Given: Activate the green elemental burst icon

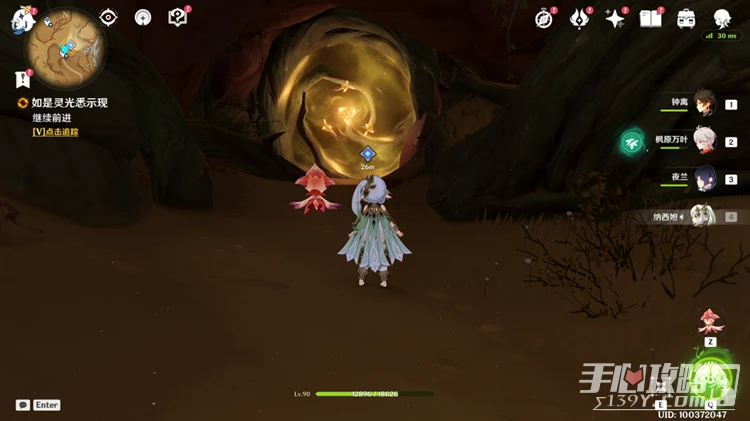Looking at the screenshot, I should (711, 380).
